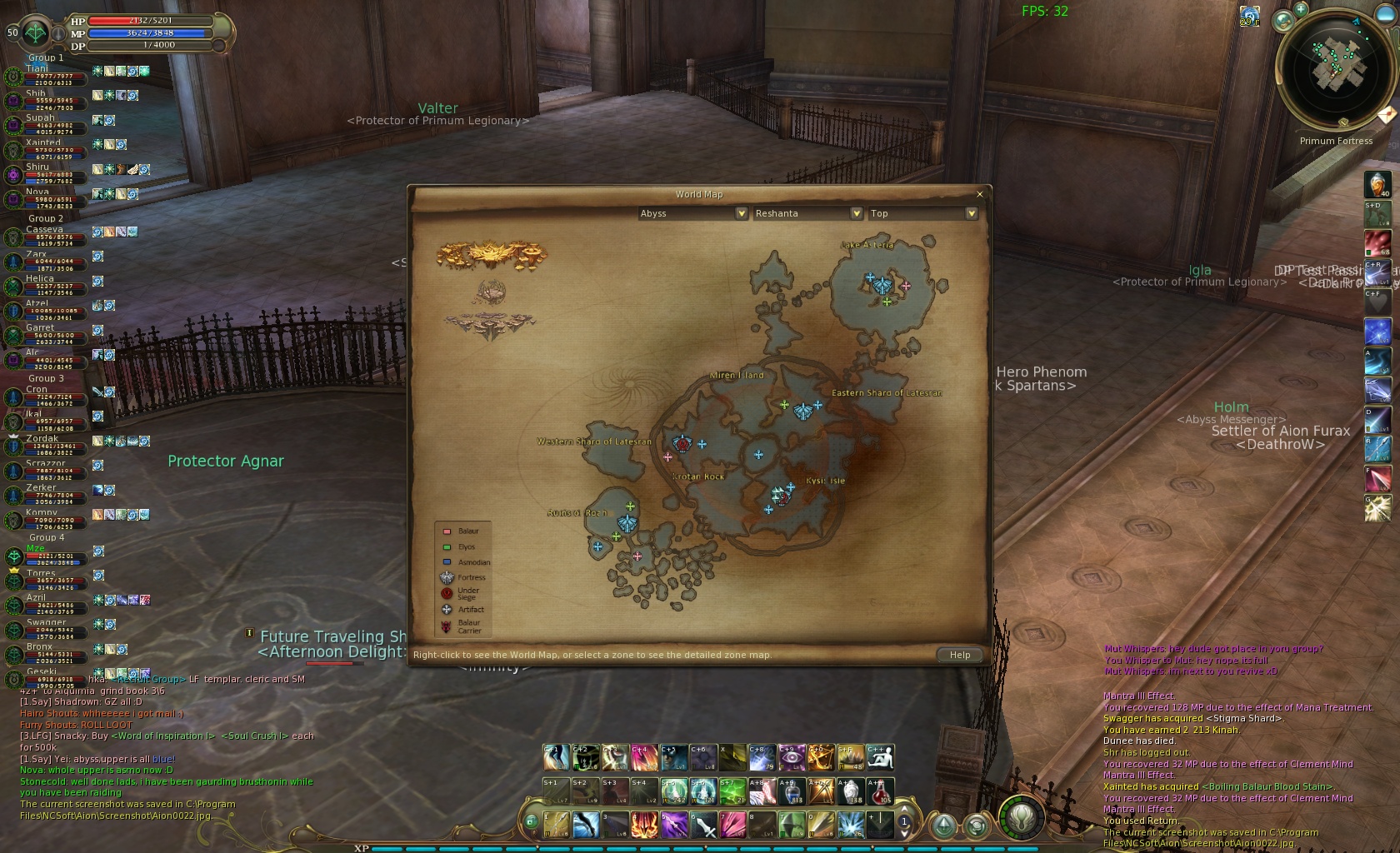Viewport: 1400px width, 853px height.
Task: Activate the sitting figure rest skill
Action: [x=880, y=757]
